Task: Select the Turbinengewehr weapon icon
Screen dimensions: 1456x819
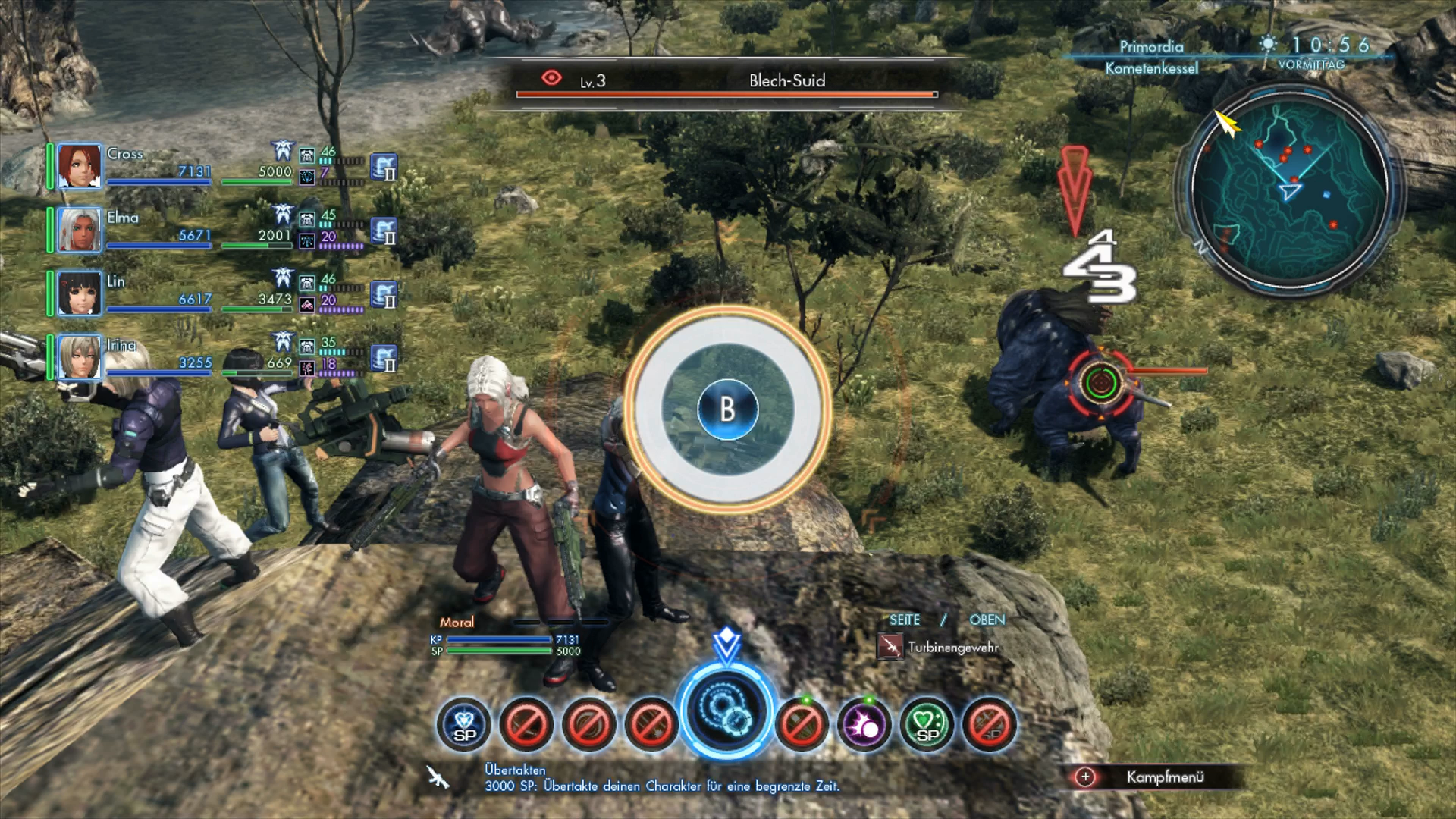Action: pos(890,647)
